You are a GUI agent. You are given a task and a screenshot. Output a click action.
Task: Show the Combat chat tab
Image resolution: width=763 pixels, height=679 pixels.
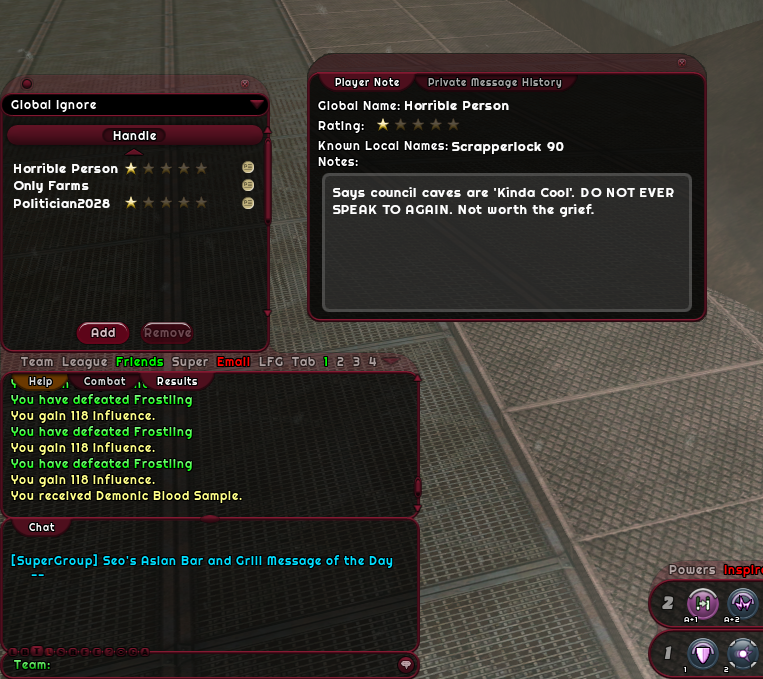105,381
